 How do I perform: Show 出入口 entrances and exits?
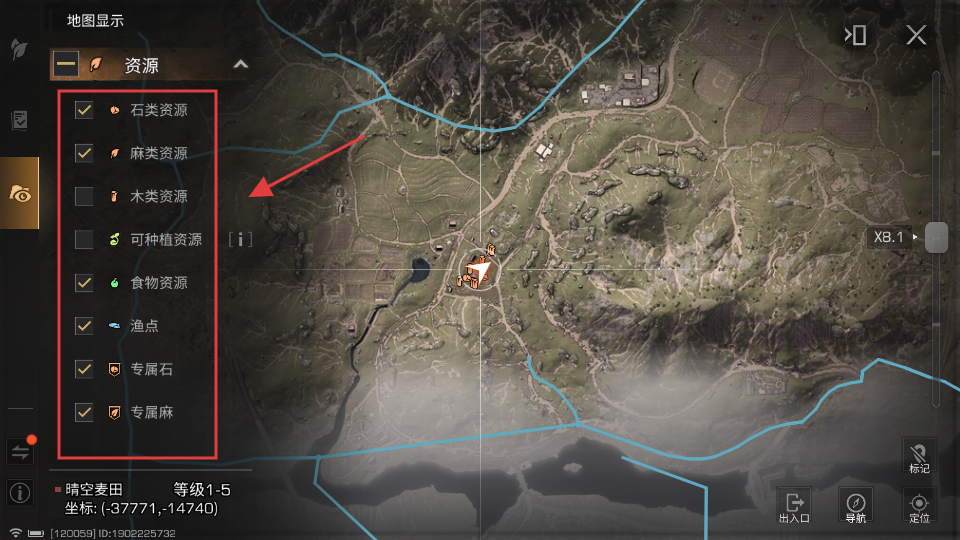(x=794, y=505)
